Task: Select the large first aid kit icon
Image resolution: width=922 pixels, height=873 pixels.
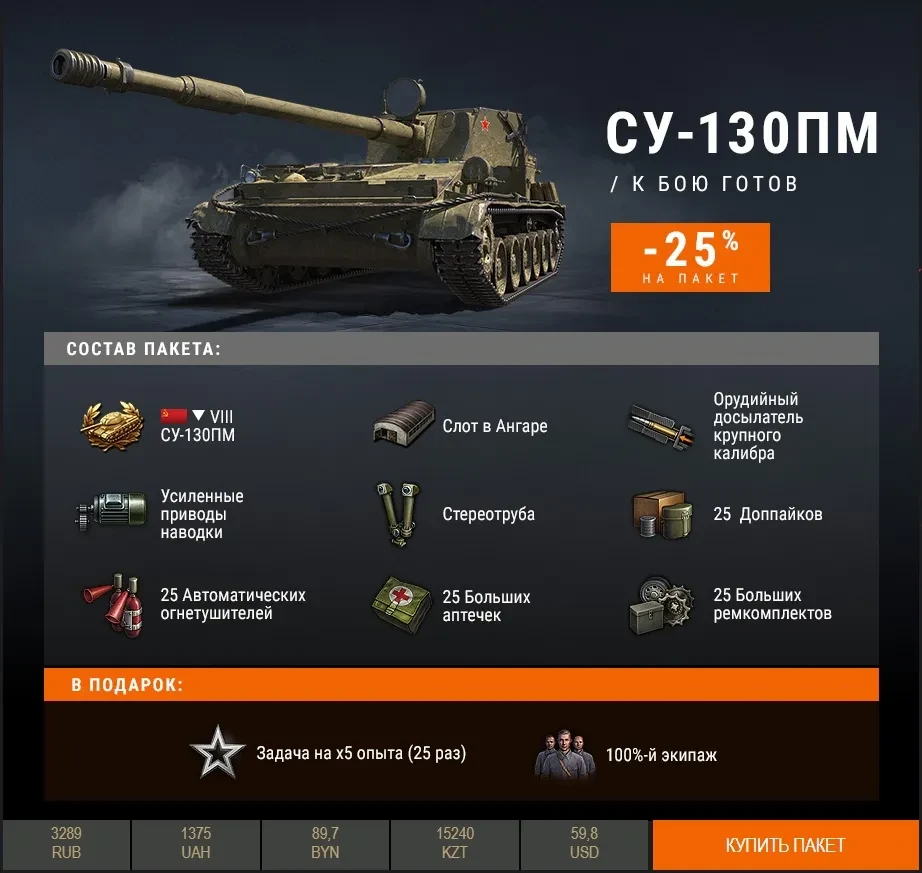Action: point(403,605)
